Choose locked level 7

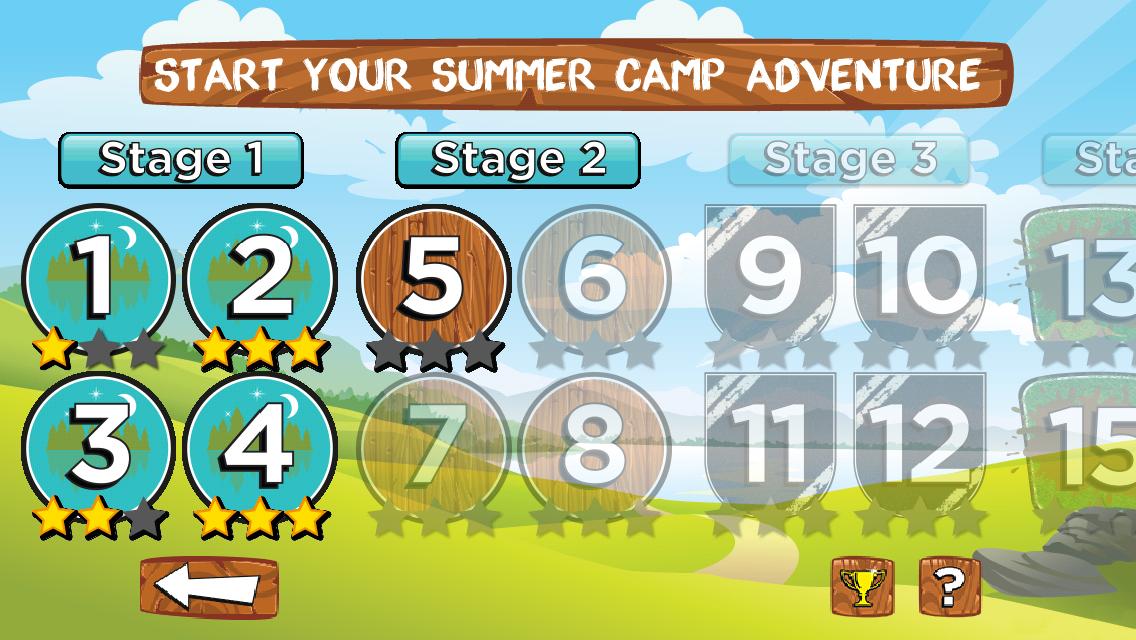pos(433,447)
